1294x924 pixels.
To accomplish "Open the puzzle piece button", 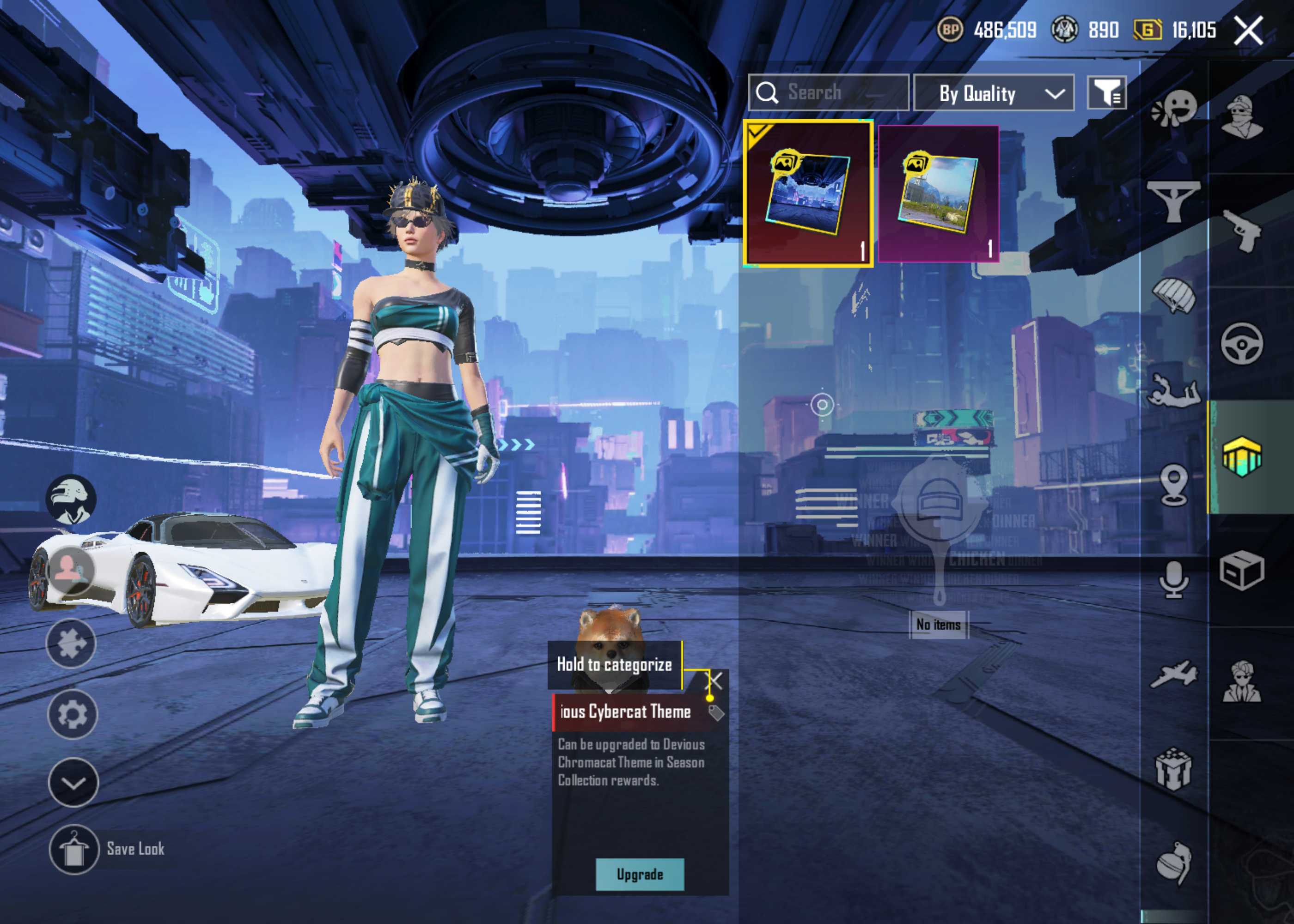I will point(71,644).
